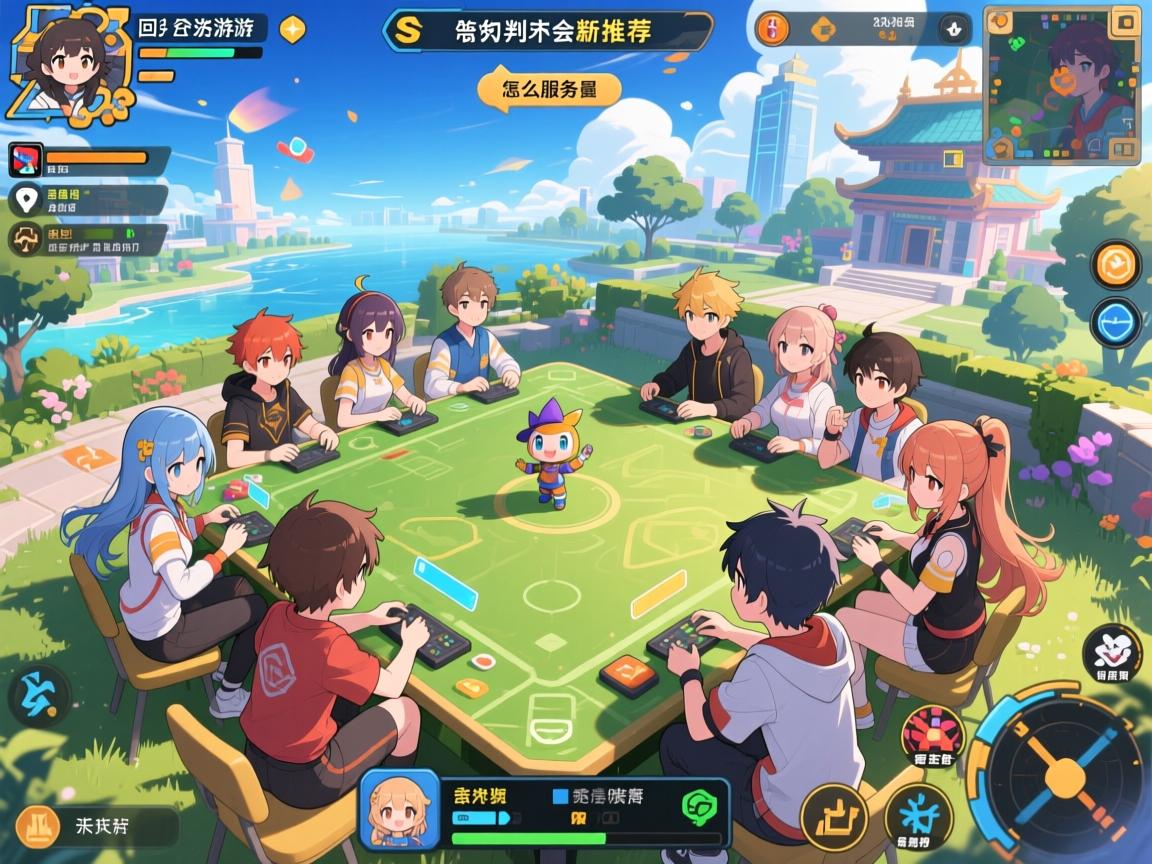1152x864 pixels.
Task: Tap the yellow sparkle badge beside player name
Action: click(x=292, y=30)
